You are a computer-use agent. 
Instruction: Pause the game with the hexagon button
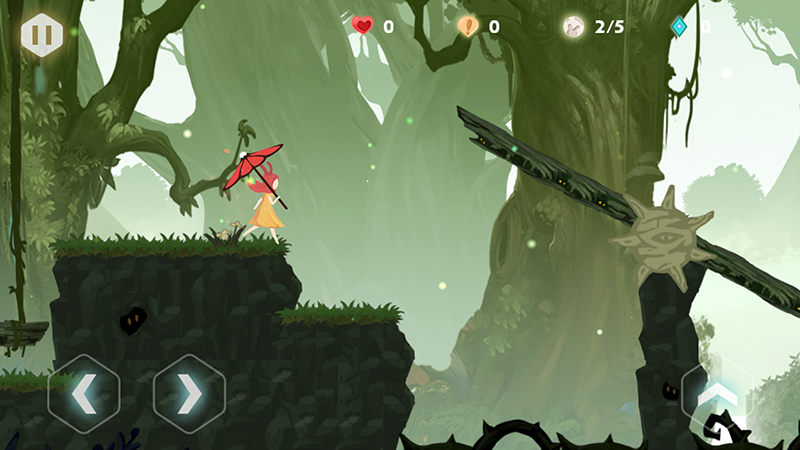pyautogui.click(x=42, y=35)
